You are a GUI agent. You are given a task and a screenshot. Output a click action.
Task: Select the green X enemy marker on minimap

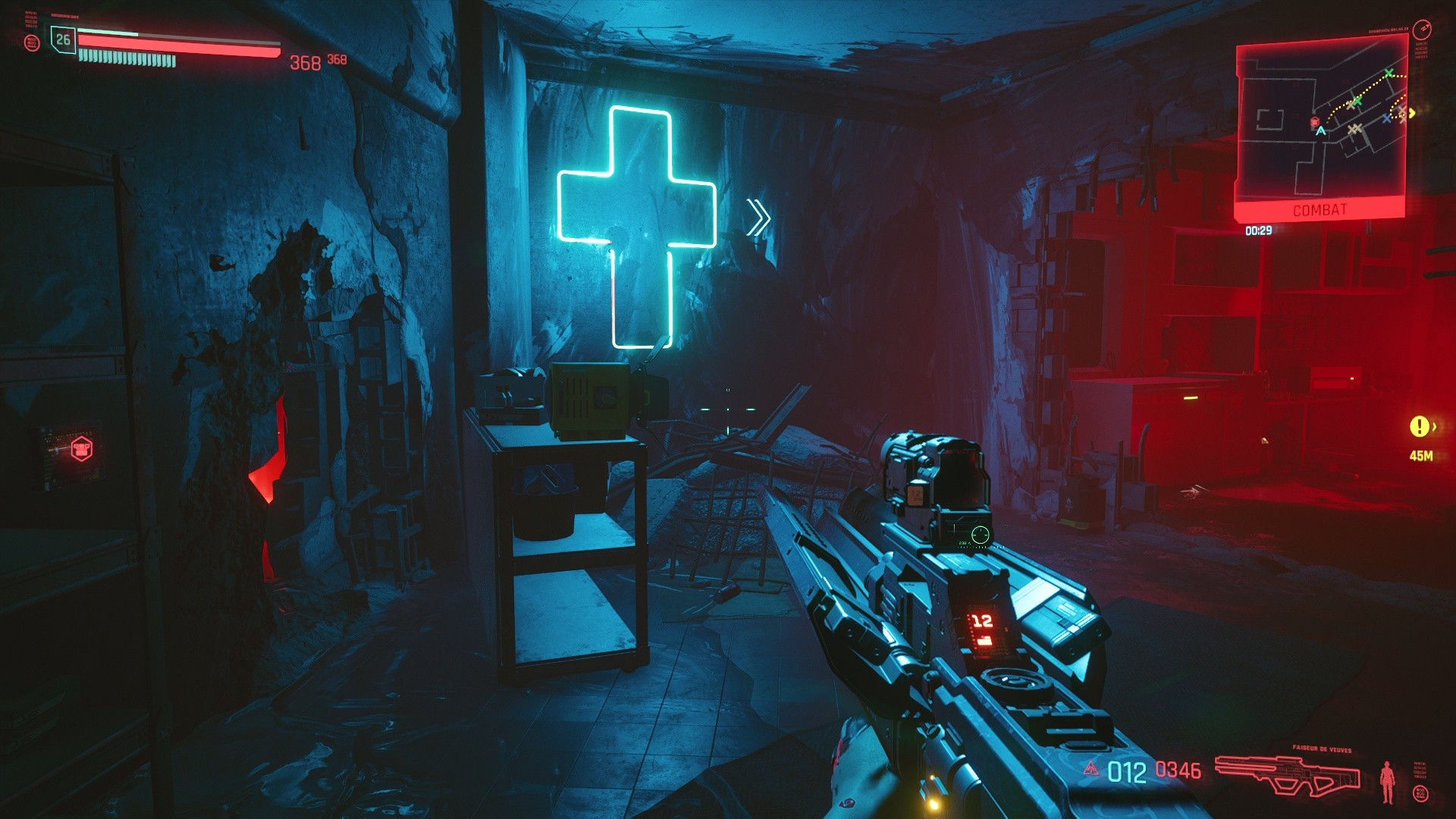[1389, 73]
